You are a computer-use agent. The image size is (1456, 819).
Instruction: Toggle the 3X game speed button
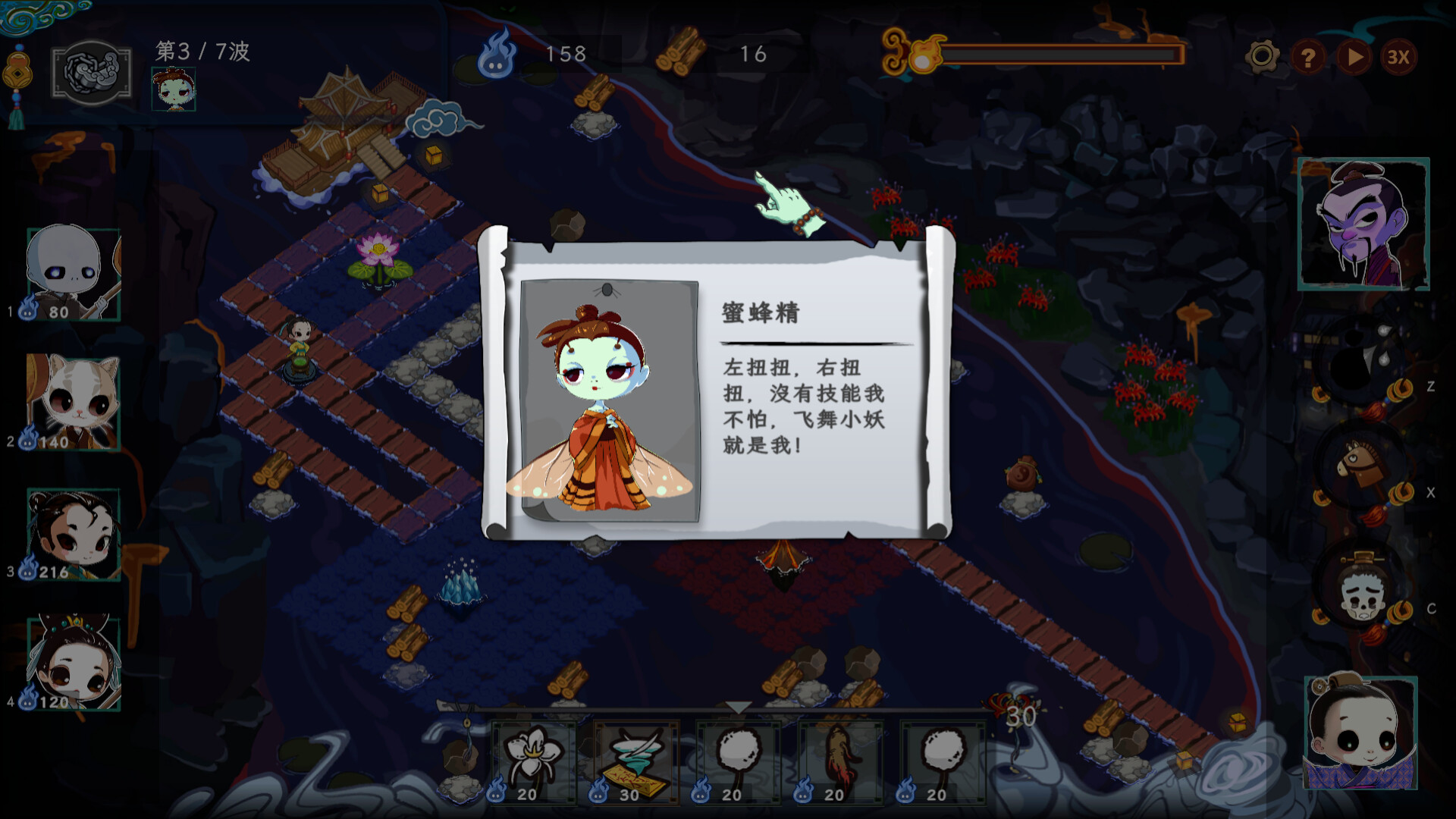(1398, 57)
